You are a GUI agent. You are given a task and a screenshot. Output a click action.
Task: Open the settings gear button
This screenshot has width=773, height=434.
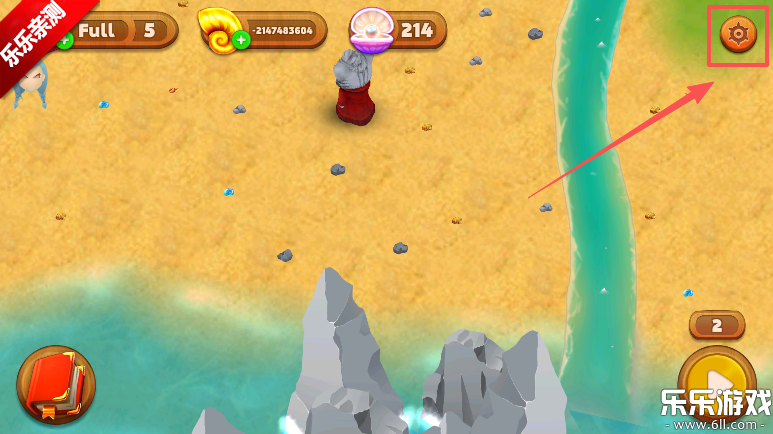click(x=738, y=35)
